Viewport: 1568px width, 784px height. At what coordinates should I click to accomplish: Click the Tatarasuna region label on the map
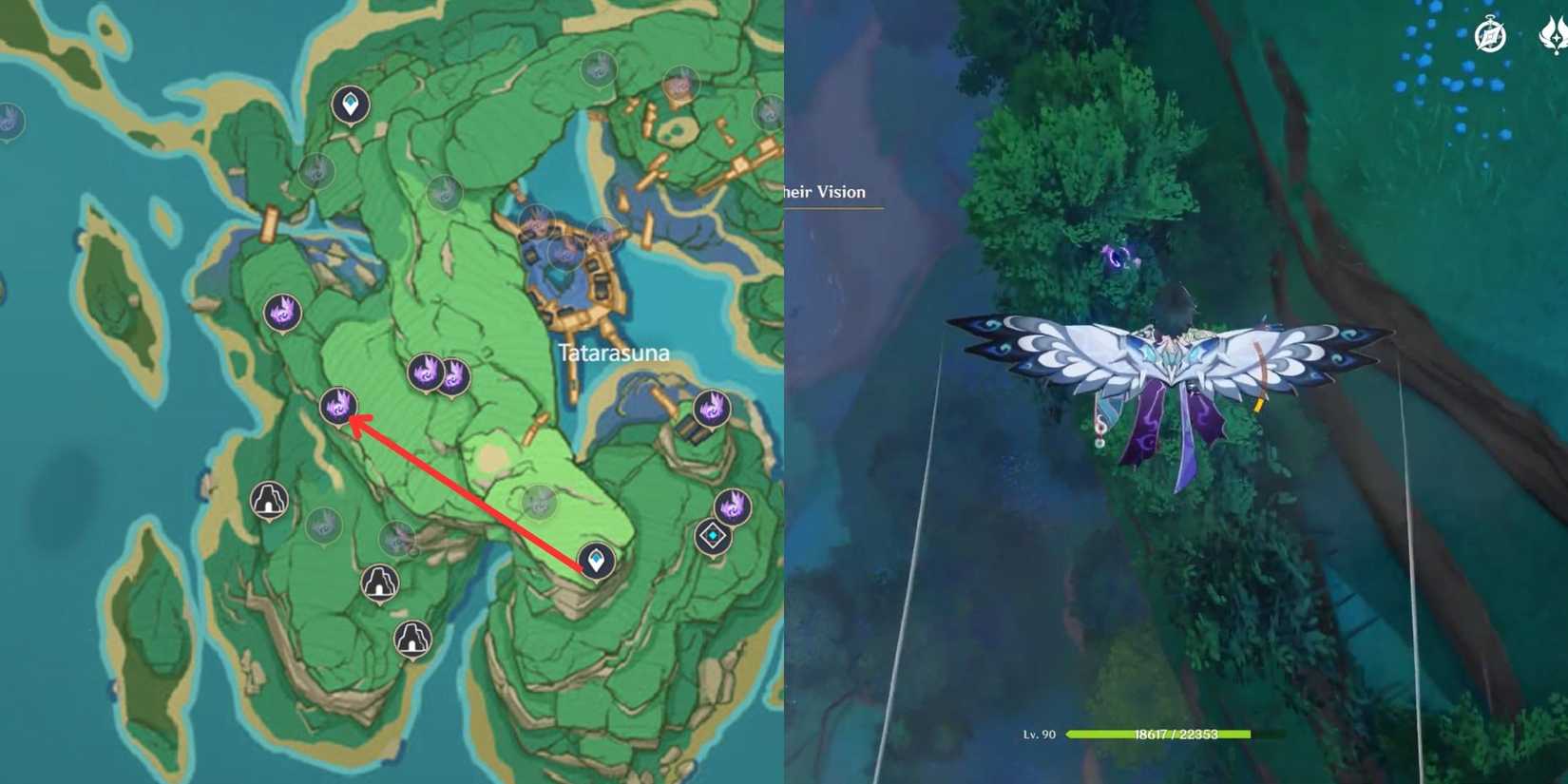point(614,352)
